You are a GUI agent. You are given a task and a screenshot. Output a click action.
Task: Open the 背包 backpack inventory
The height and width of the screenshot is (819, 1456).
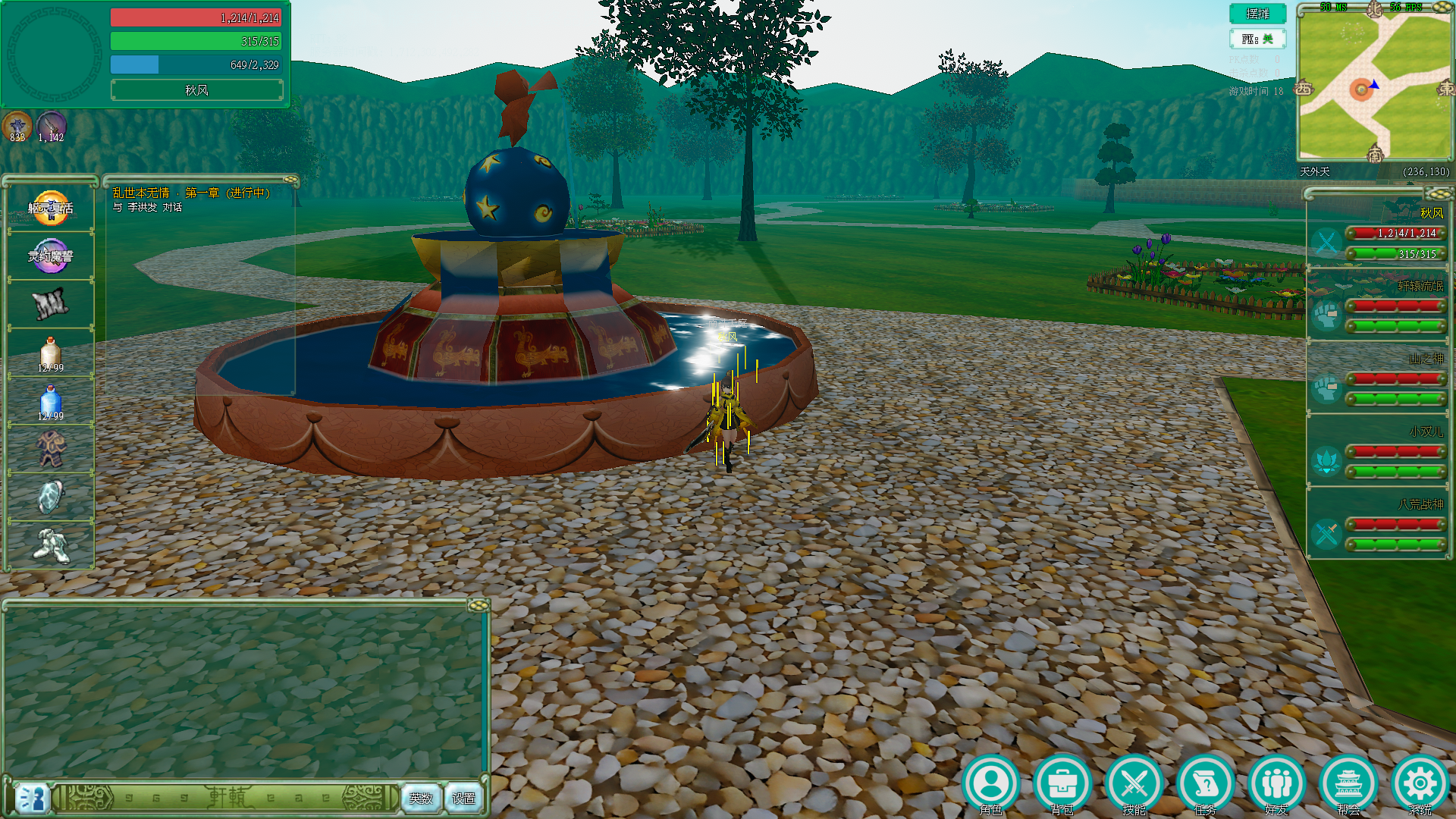tap(1062, 784)
